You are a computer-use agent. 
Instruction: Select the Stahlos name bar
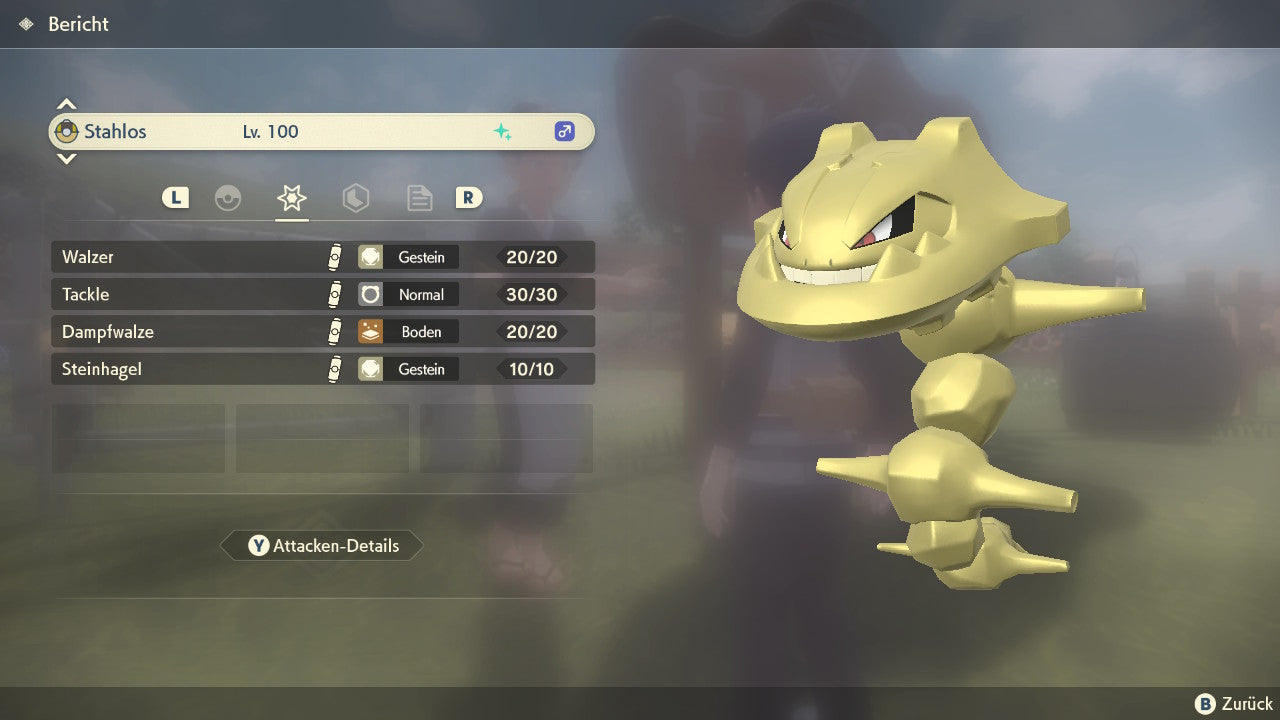click(322, 131)
